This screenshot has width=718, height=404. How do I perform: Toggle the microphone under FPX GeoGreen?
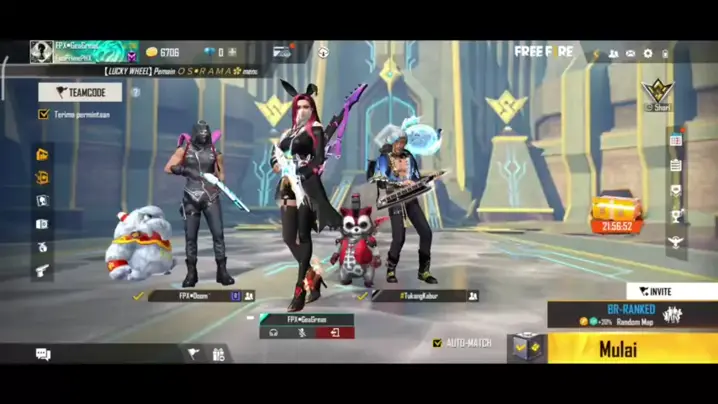[x=303, y=332]
